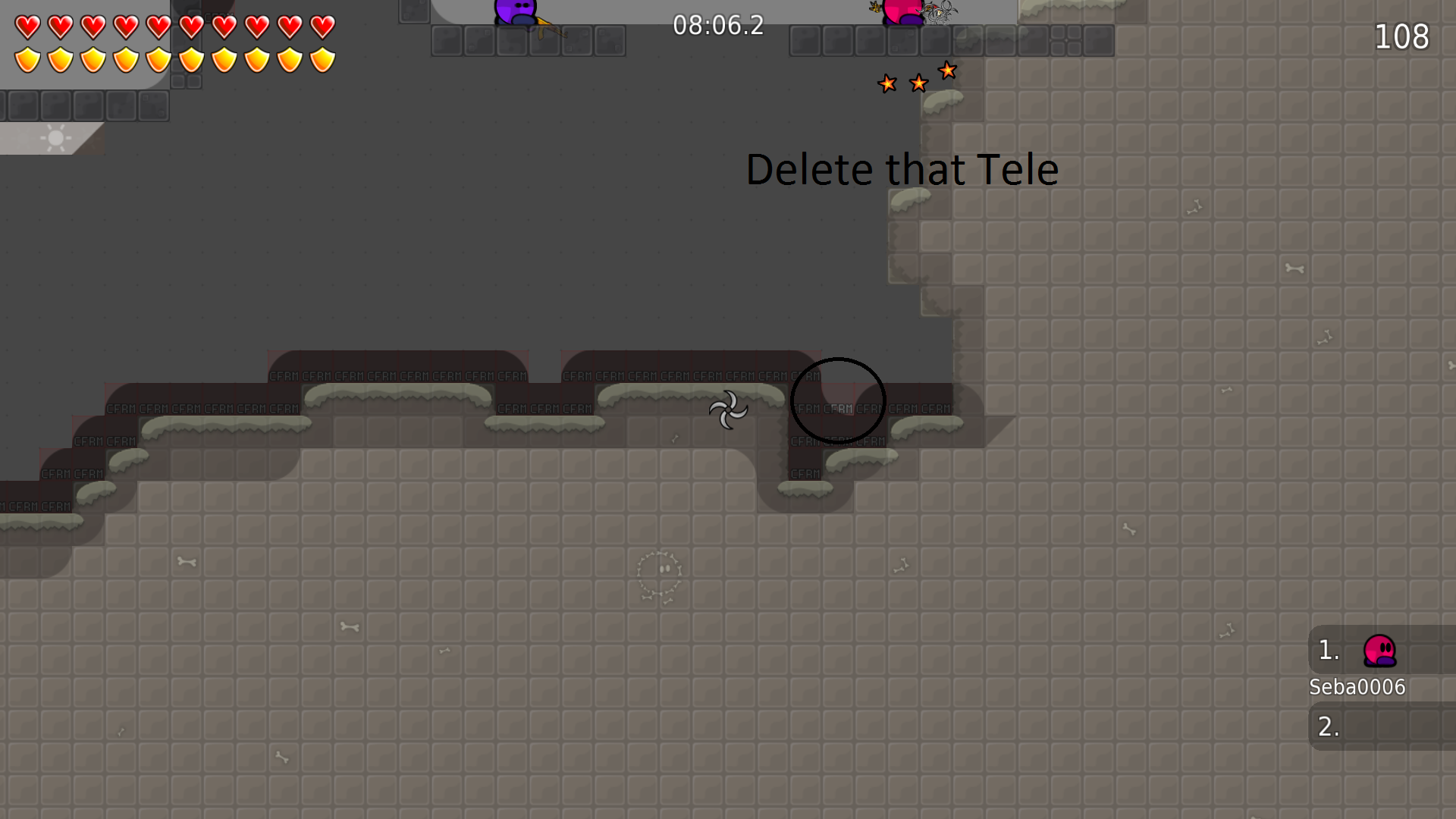
Task: Click the spinning shuriken hazard on the platform
Action: [729, 410]
